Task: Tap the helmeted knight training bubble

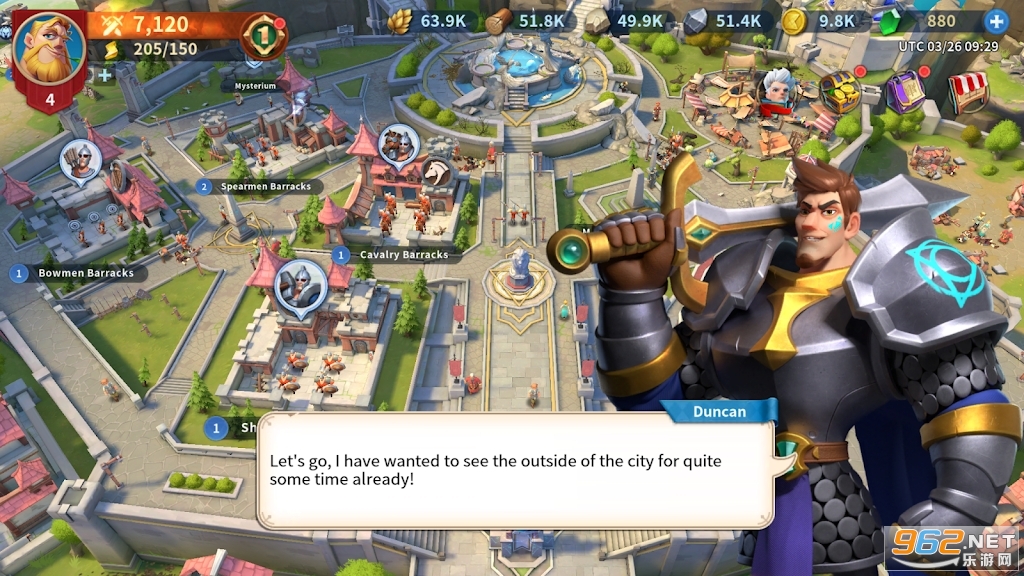Action: (300, 285)
